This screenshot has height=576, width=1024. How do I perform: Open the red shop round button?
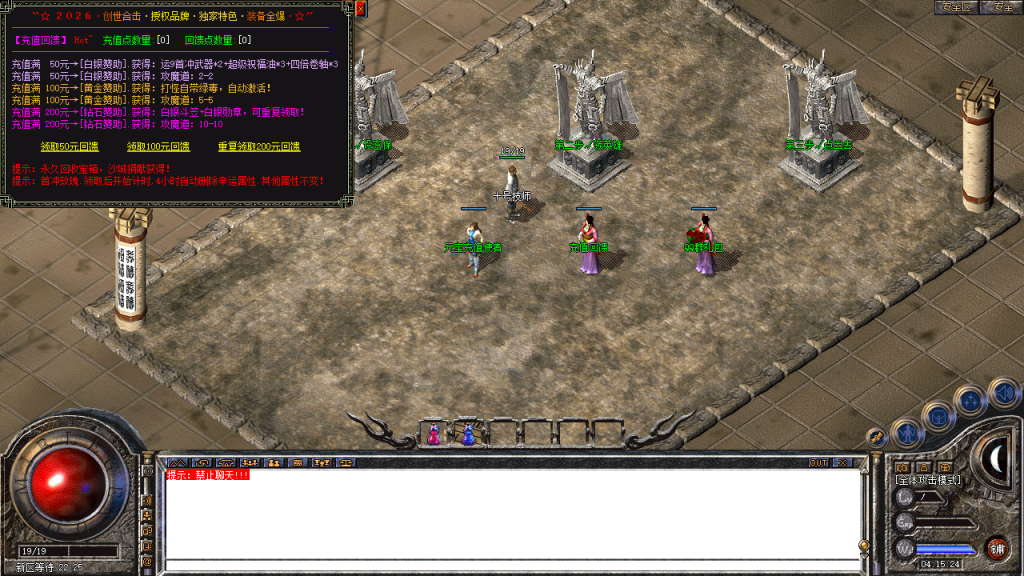pyautogui.click(x=996, y=547)
